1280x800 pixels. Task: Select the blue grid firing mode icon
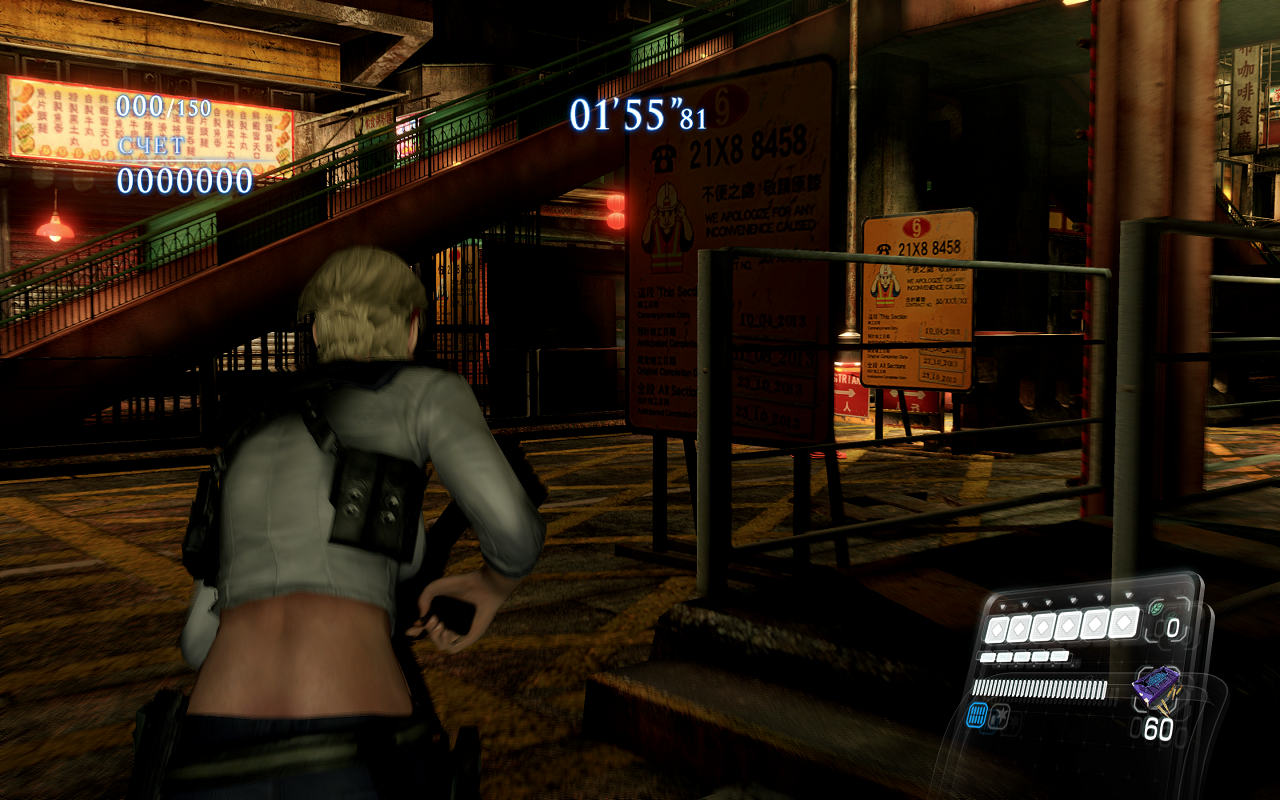978,714
